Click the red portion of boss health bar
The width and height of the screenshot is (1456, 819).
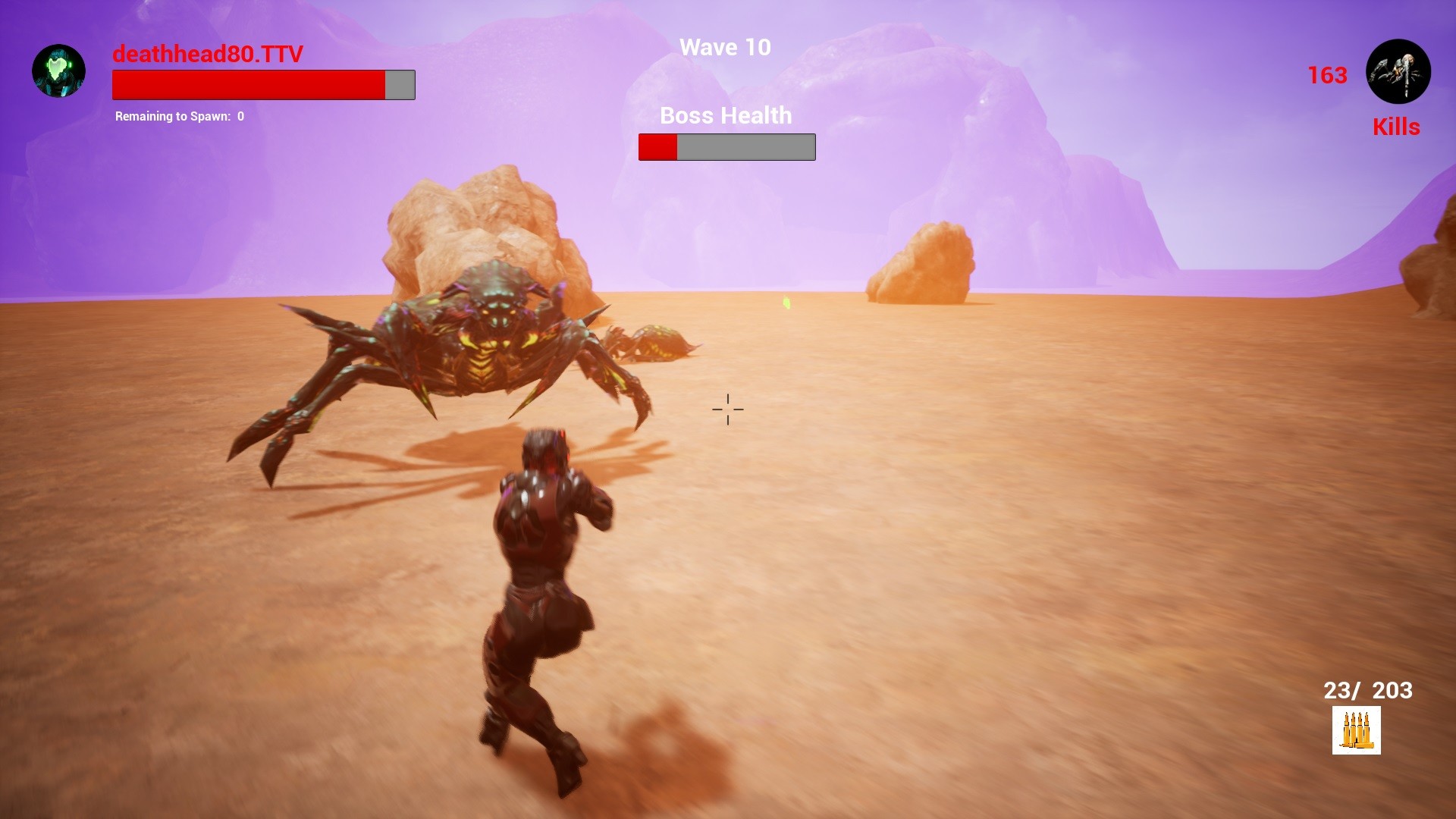(x=657, y=146)
